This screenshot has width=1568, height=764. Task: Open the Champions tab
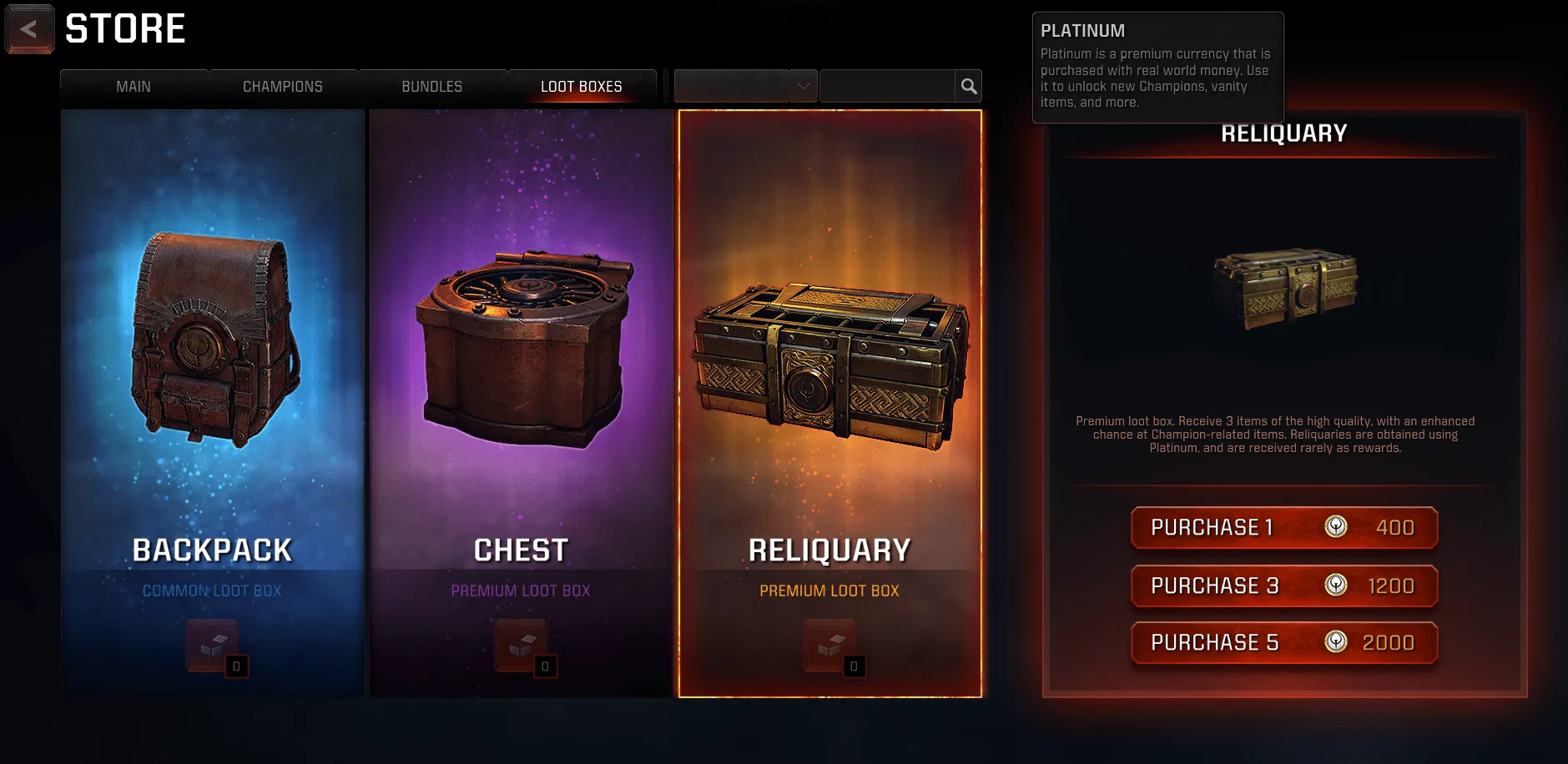click(282, 87)
